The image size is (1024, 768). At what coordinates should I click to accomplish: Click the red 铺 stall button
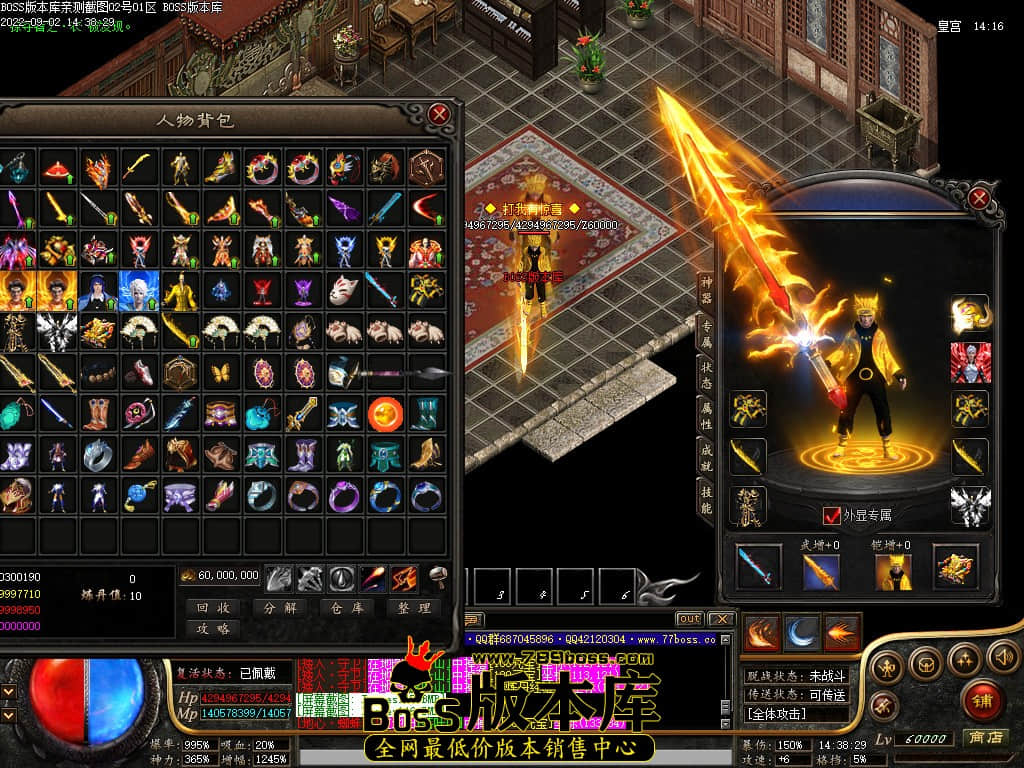pyautogui.click(x=982, y=699)
